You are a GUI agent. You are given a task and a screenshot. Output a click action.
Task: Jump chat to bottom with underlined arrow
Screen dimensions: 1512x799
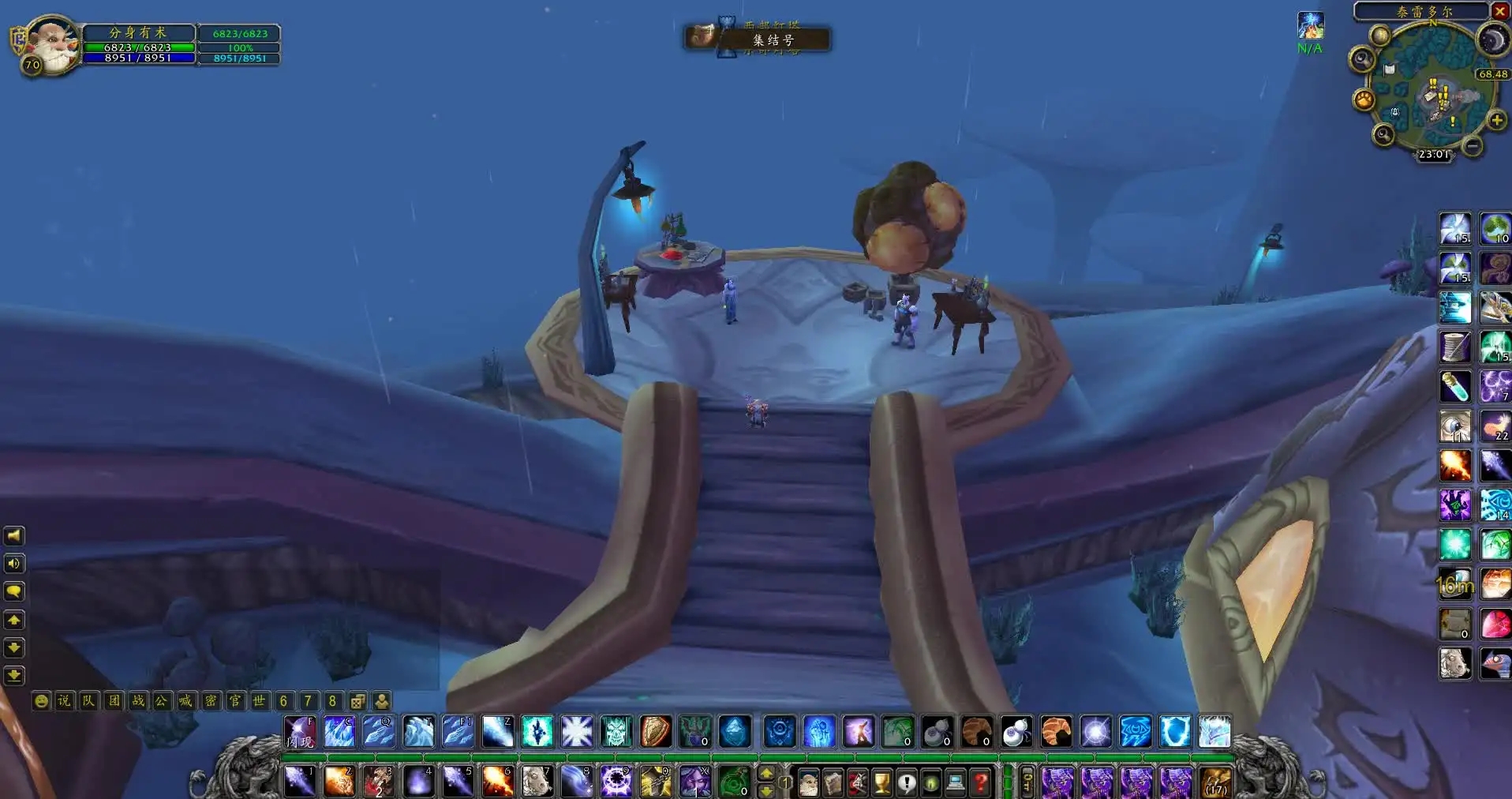14,676
